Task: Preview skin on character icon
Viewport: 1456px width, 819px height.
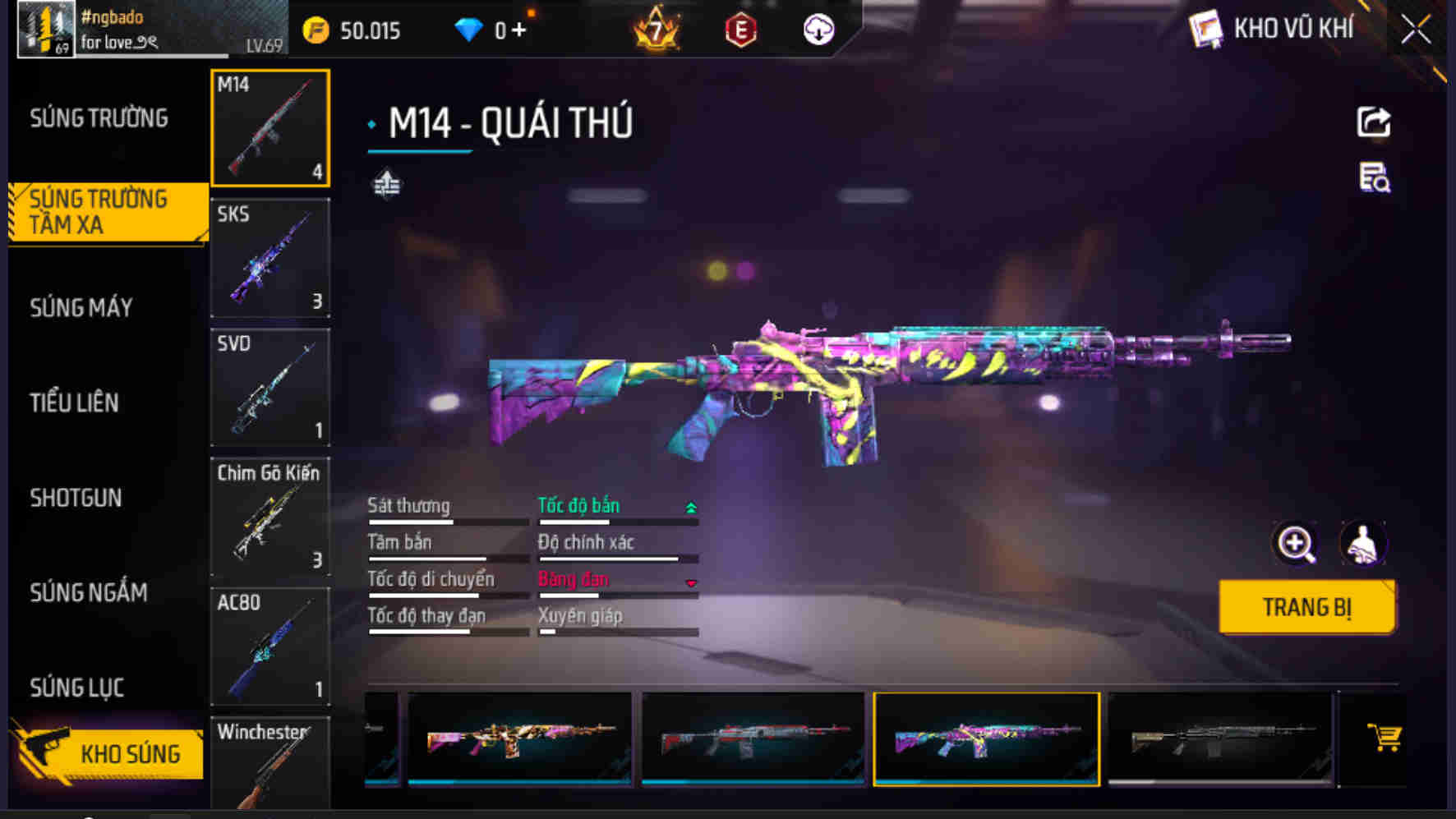Action: tap(1363, 544)
